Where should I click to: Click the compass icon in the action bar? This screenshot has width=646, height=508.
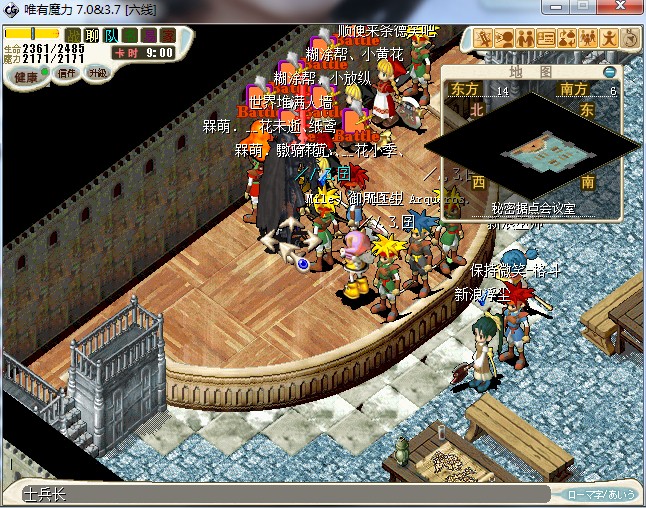pos(631,39)
